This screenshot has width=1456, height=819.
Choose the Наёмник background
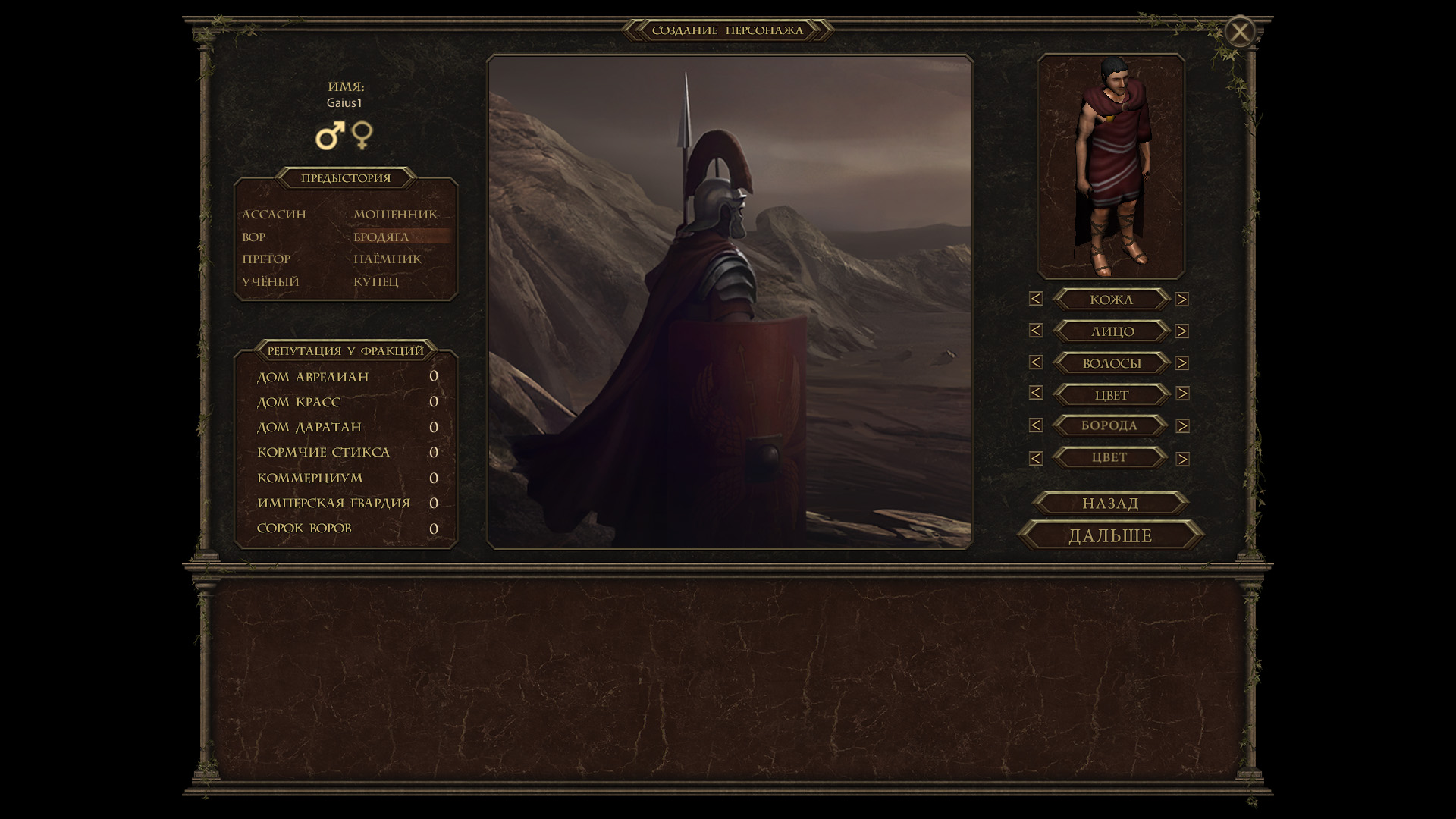(387, 259)
